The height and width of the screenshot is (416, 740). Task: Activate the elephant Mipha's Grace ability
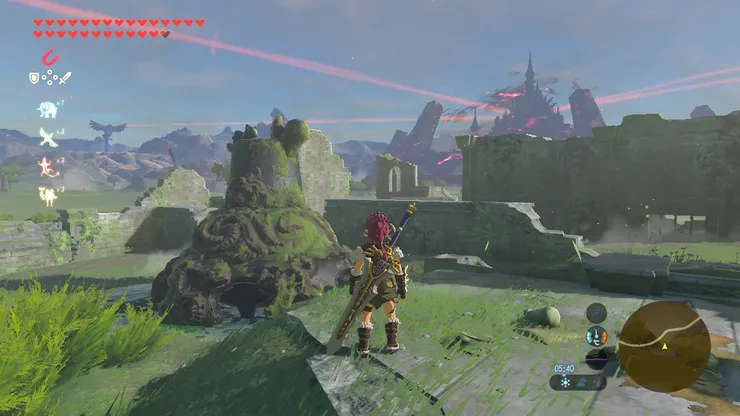(x=48, y=109)
